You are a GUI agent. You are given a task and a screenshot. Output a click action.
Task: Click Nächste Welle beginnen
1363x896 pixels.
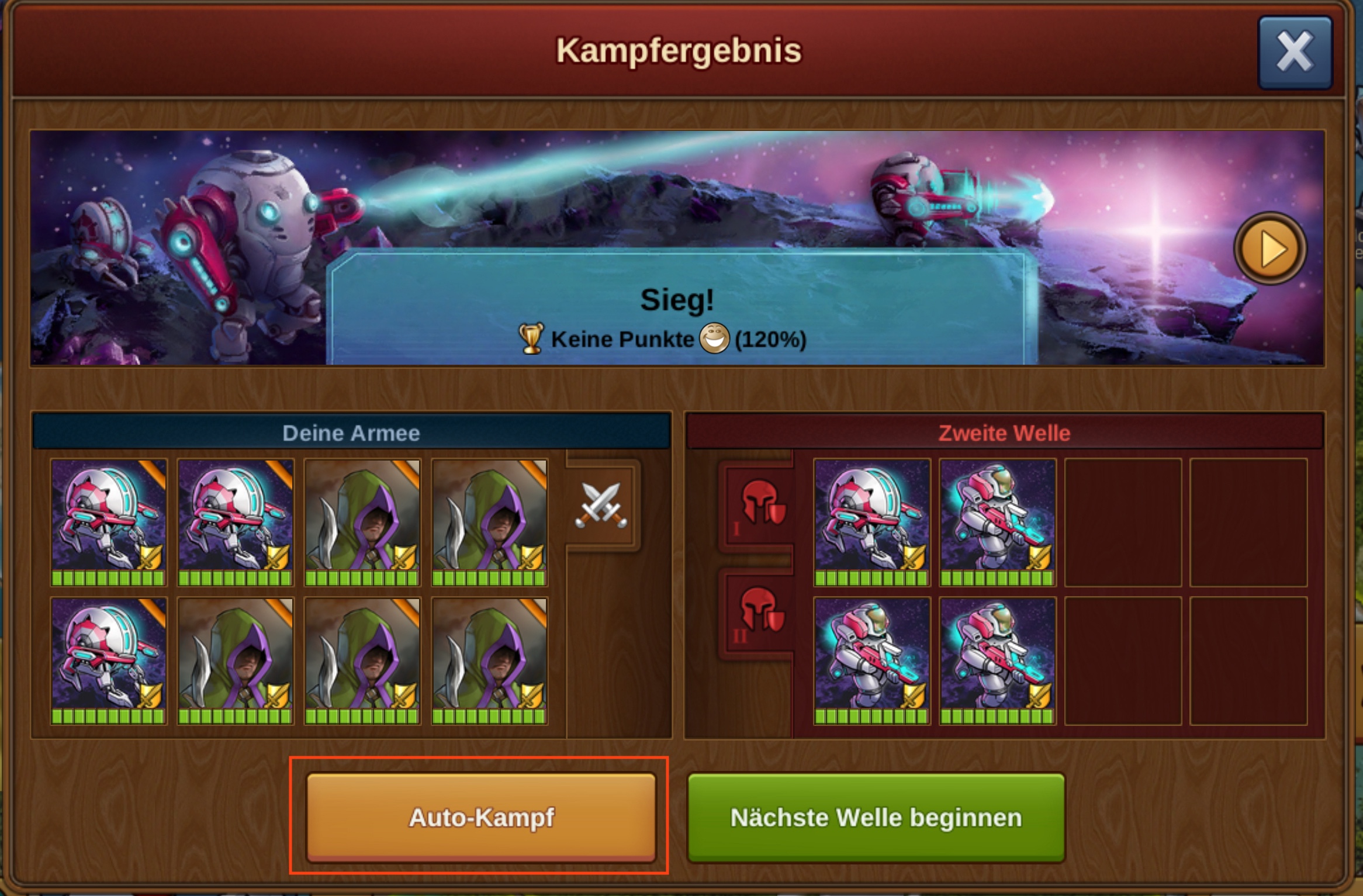(x=876, y=817)
